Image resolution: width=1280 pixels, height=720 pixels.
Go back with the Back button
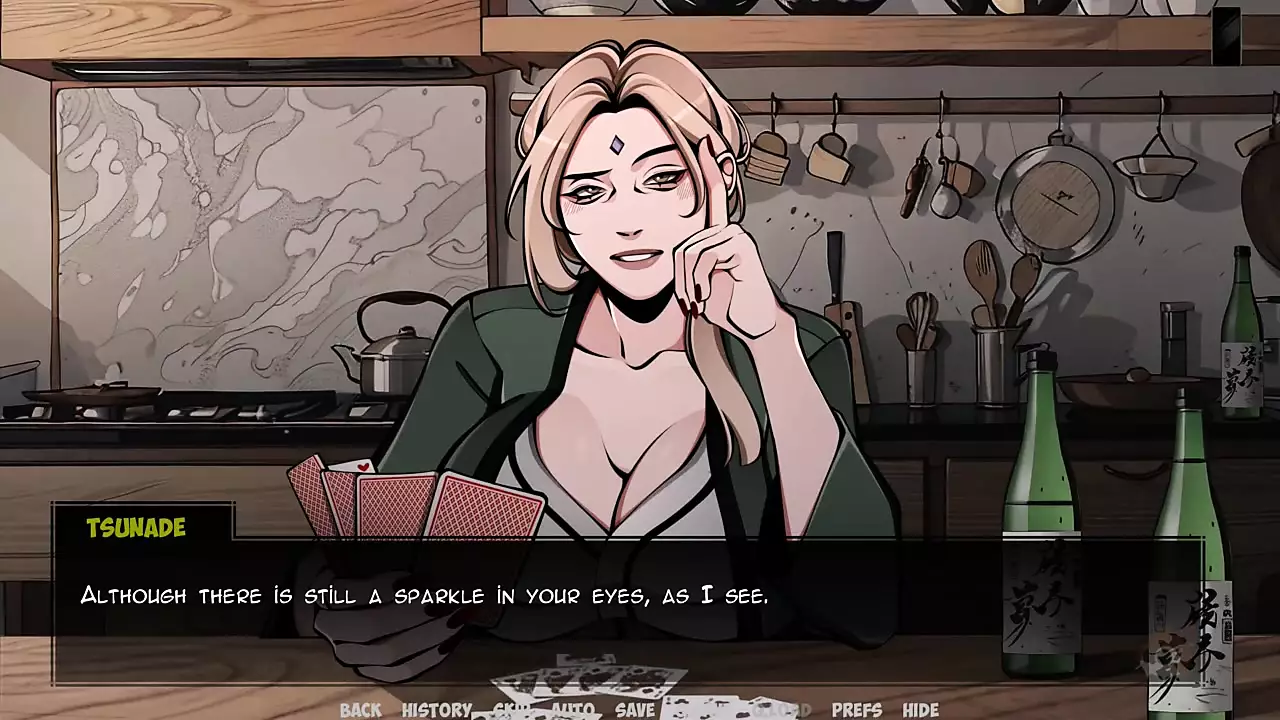(360, 710)
